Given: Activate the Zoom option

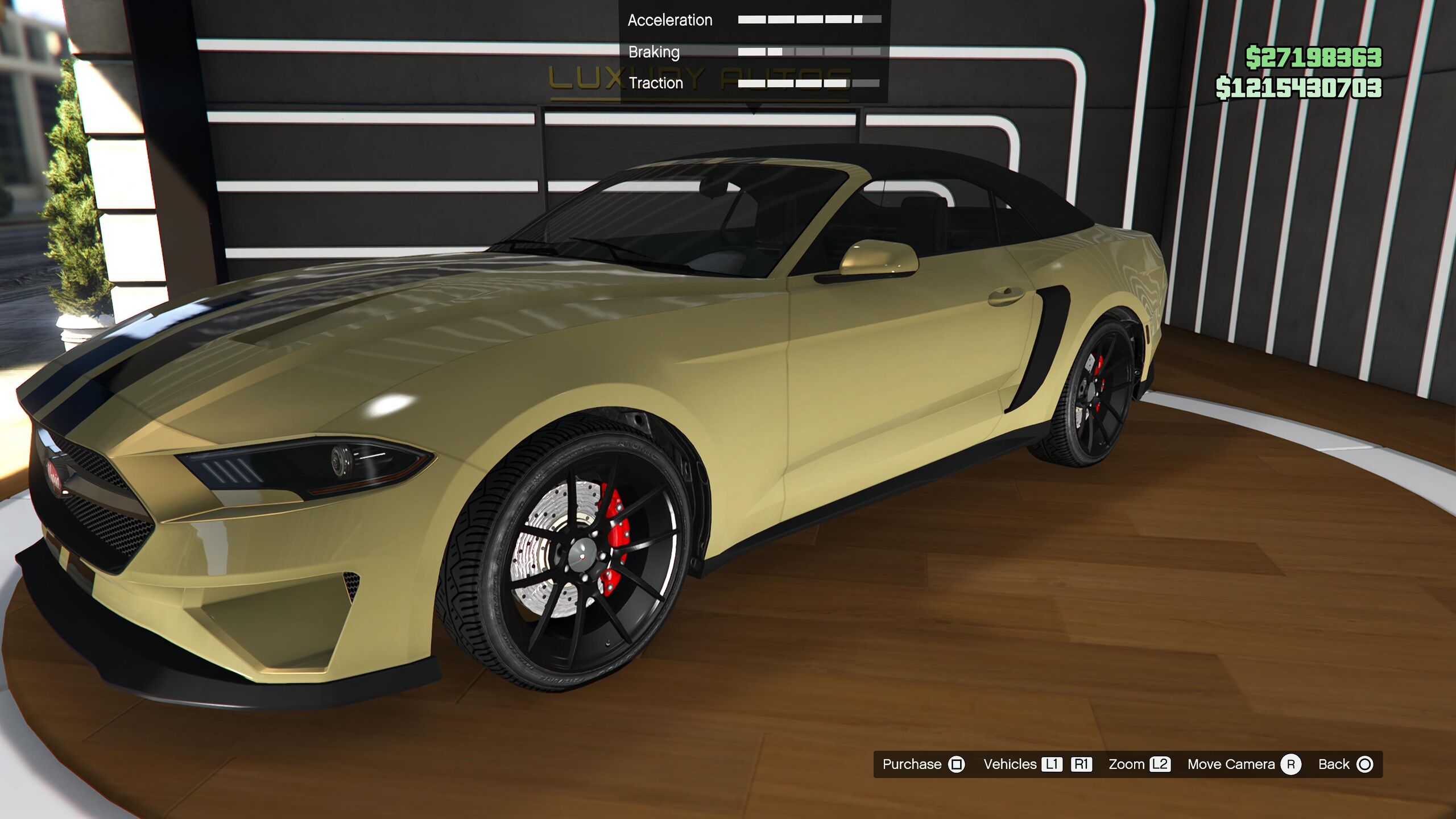Looking at the screenshot, I should tap(1126, 764).
